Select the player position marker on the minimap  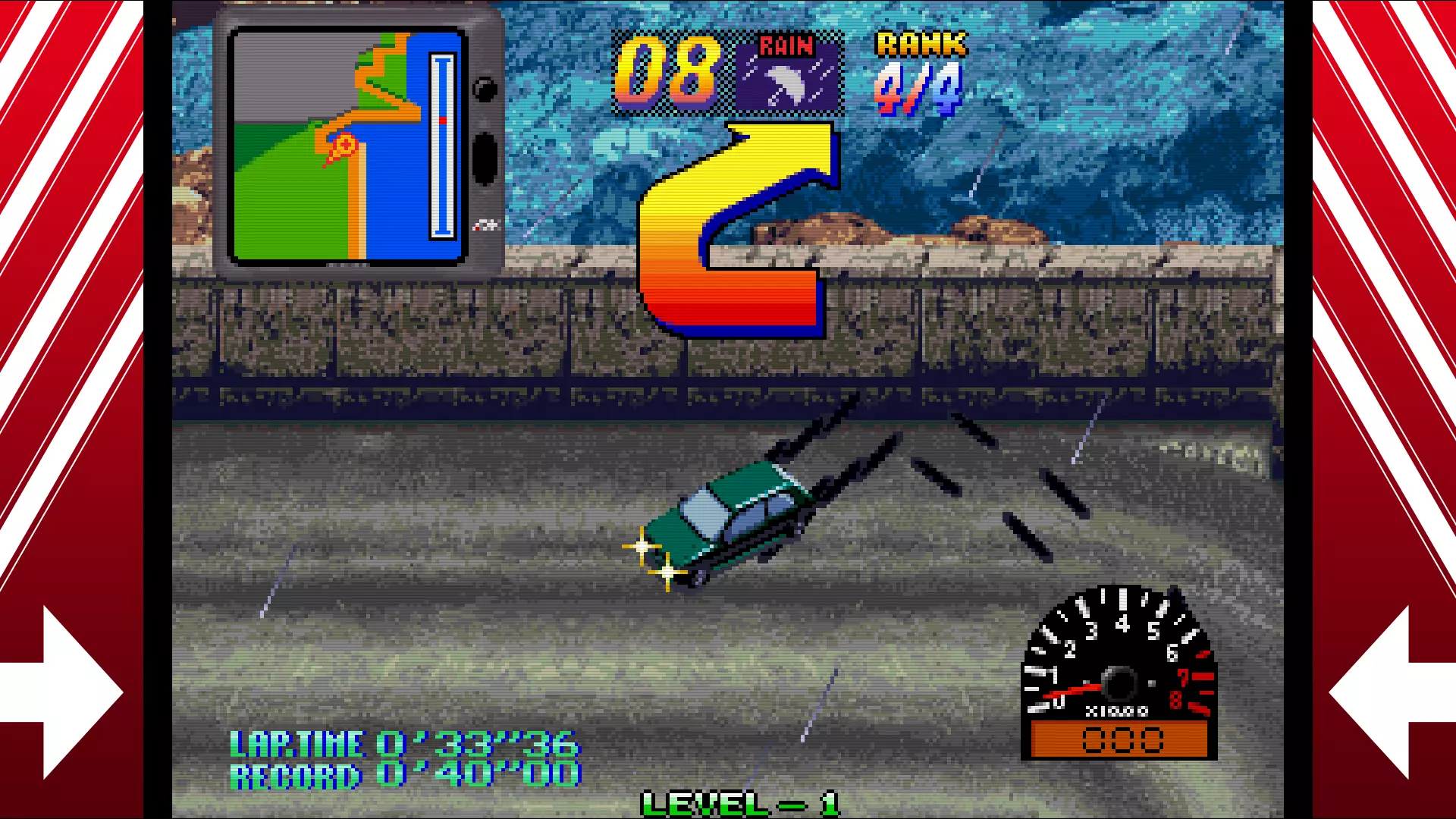click(x=344, y=145)
